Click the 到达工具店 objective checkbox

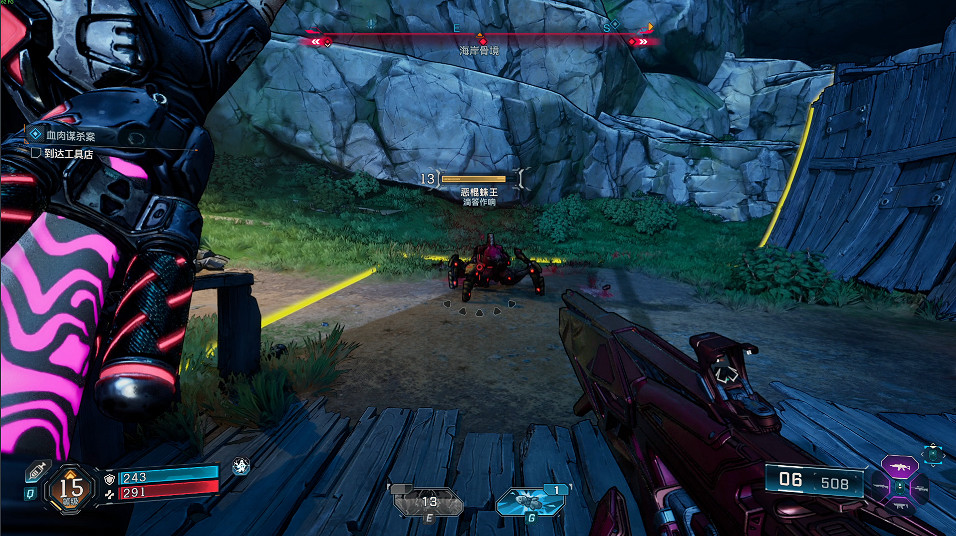coord(35,154)
